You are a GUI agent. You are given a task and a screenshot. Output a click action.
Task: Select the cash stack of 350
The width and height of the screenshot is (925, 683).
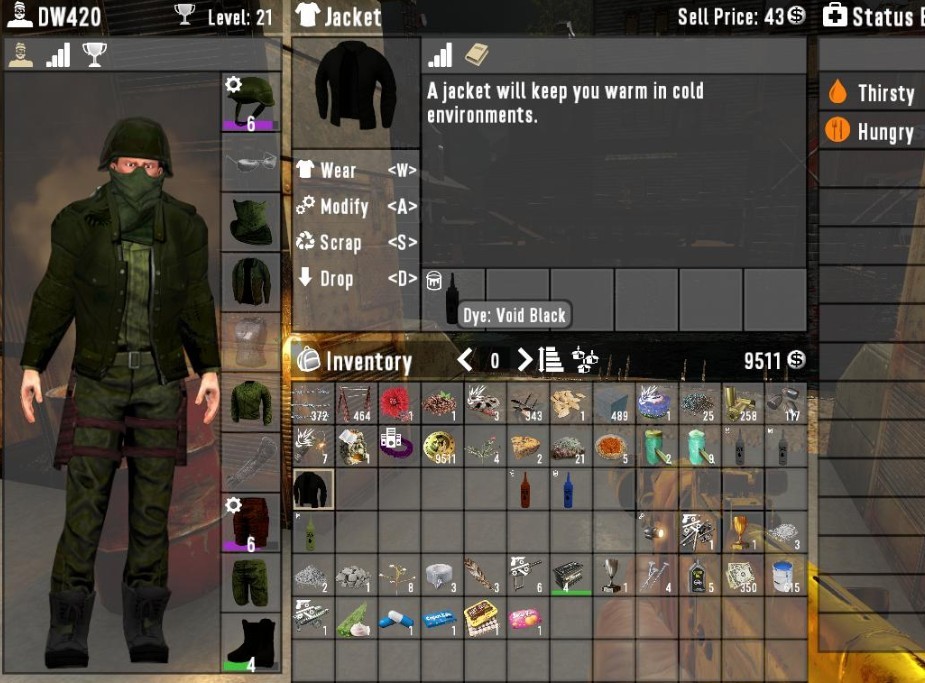click(740, 576)
